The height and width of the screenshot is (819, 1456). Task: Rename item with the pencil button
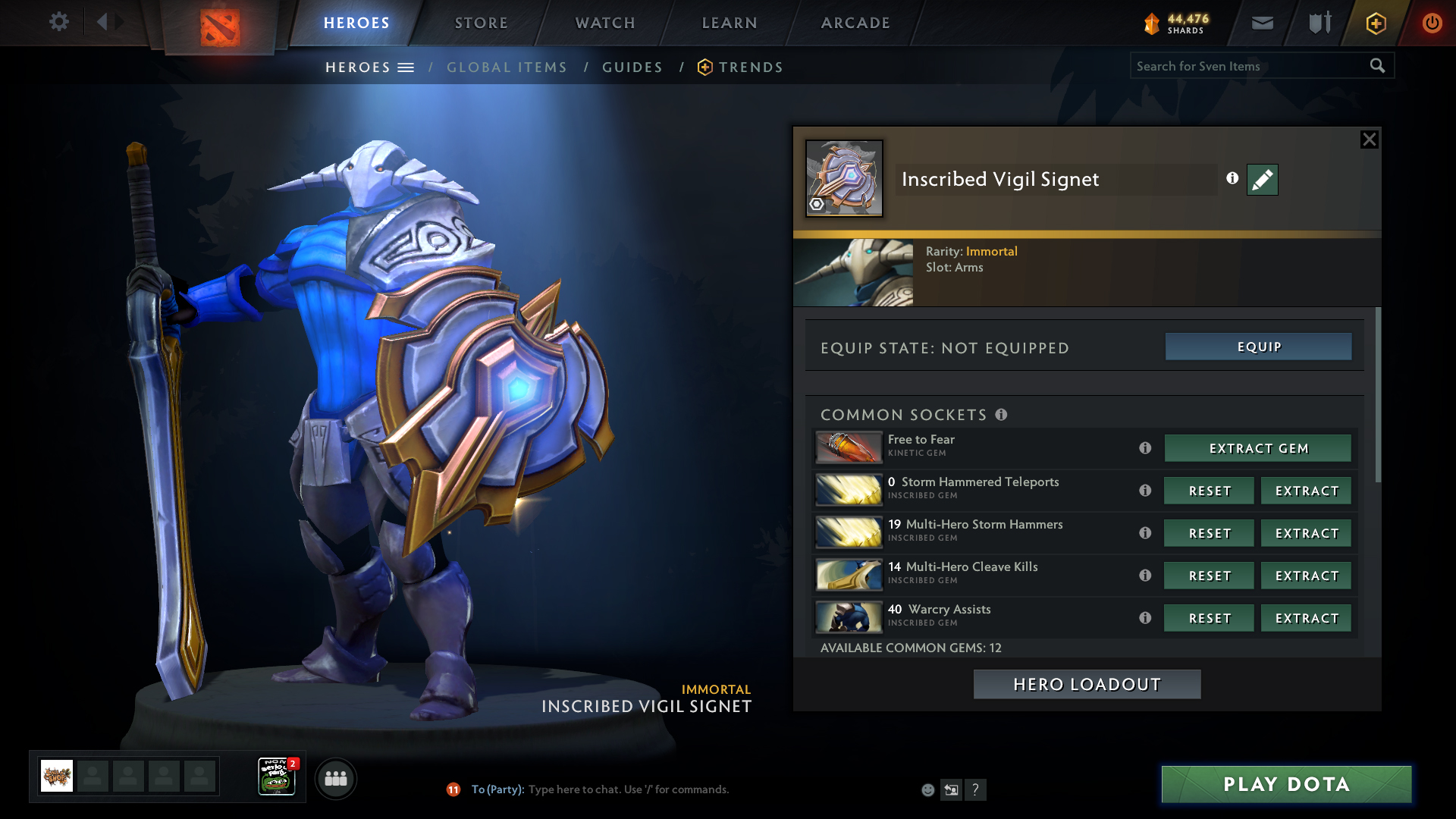pyautogui.click(x=1262, y=180)
